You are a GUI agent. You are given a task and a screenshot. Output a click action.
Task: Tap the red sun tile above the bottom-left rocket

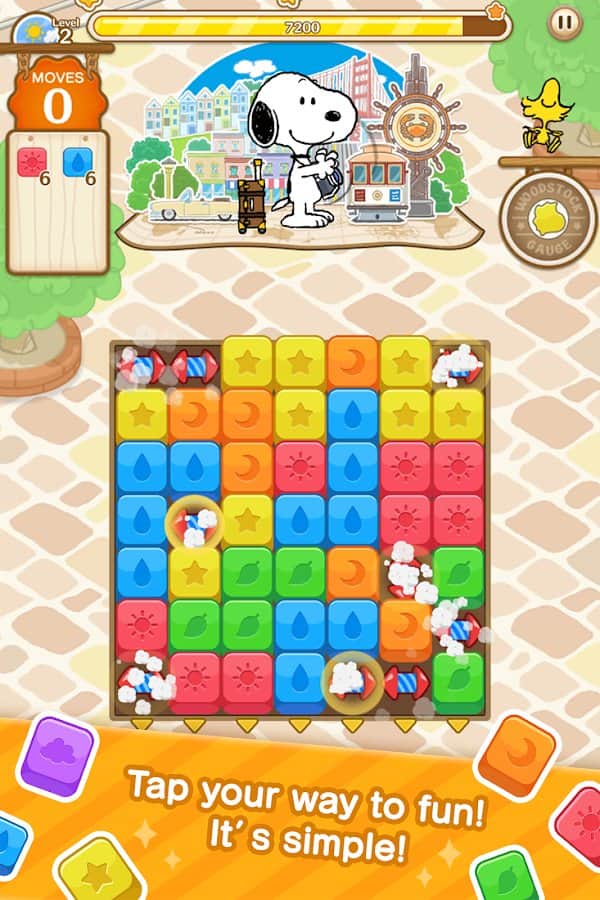[141, 626]
